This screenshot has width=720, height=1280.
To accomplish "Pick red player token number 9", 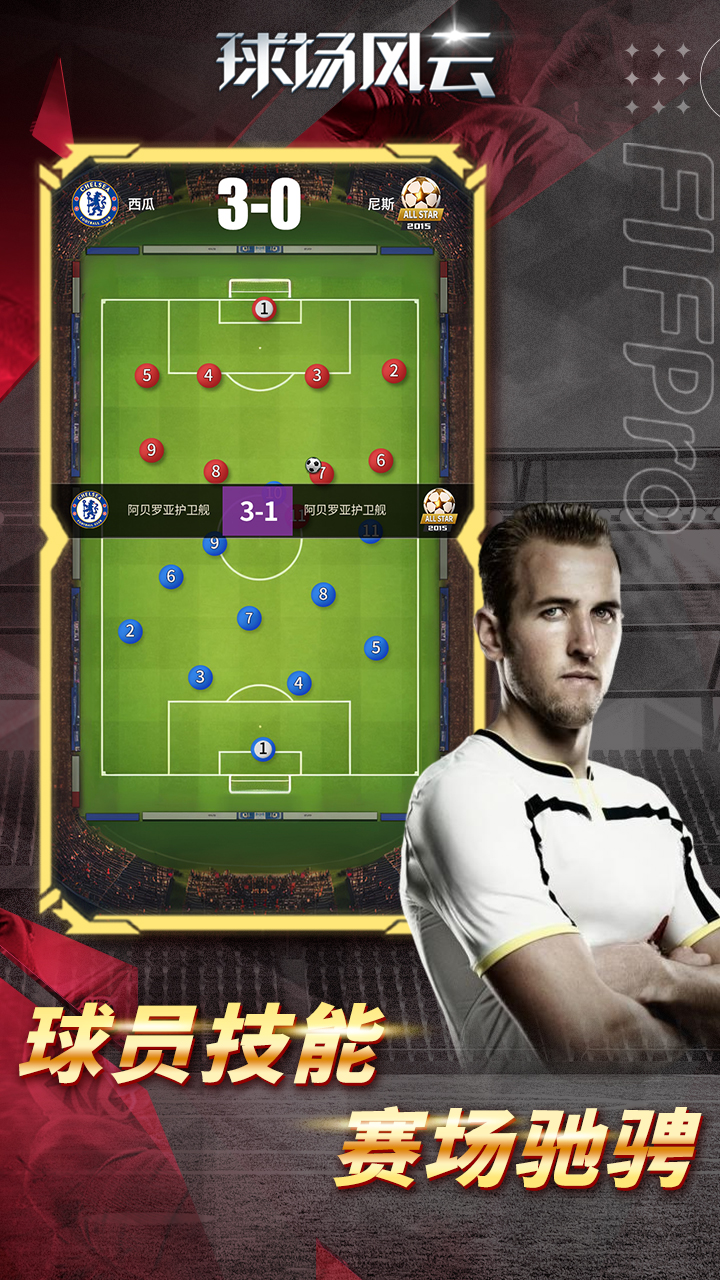I will [151, 450].
